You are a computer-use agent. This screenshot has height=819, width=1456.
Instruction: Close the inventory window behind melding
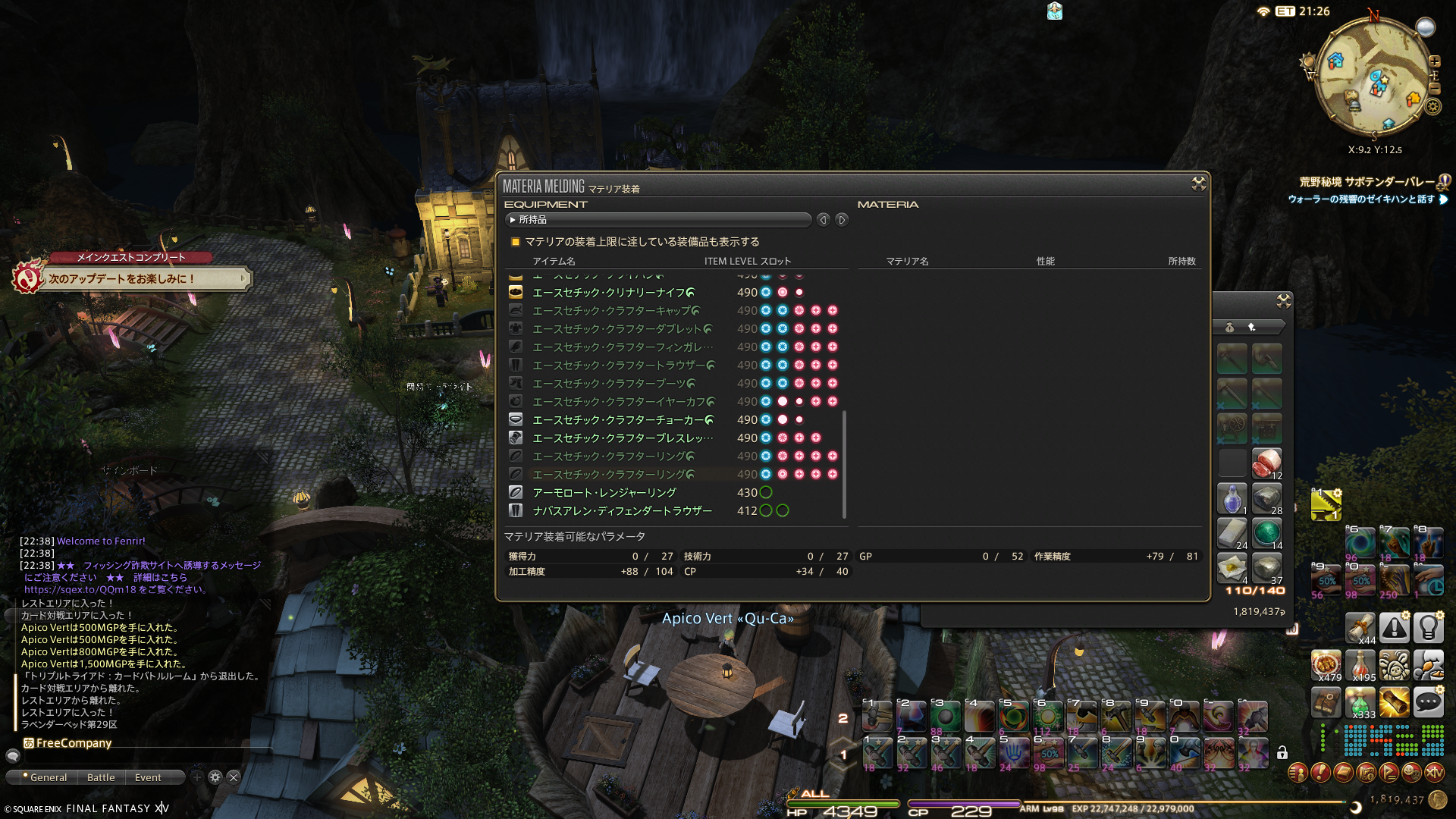coord(1283,302)
